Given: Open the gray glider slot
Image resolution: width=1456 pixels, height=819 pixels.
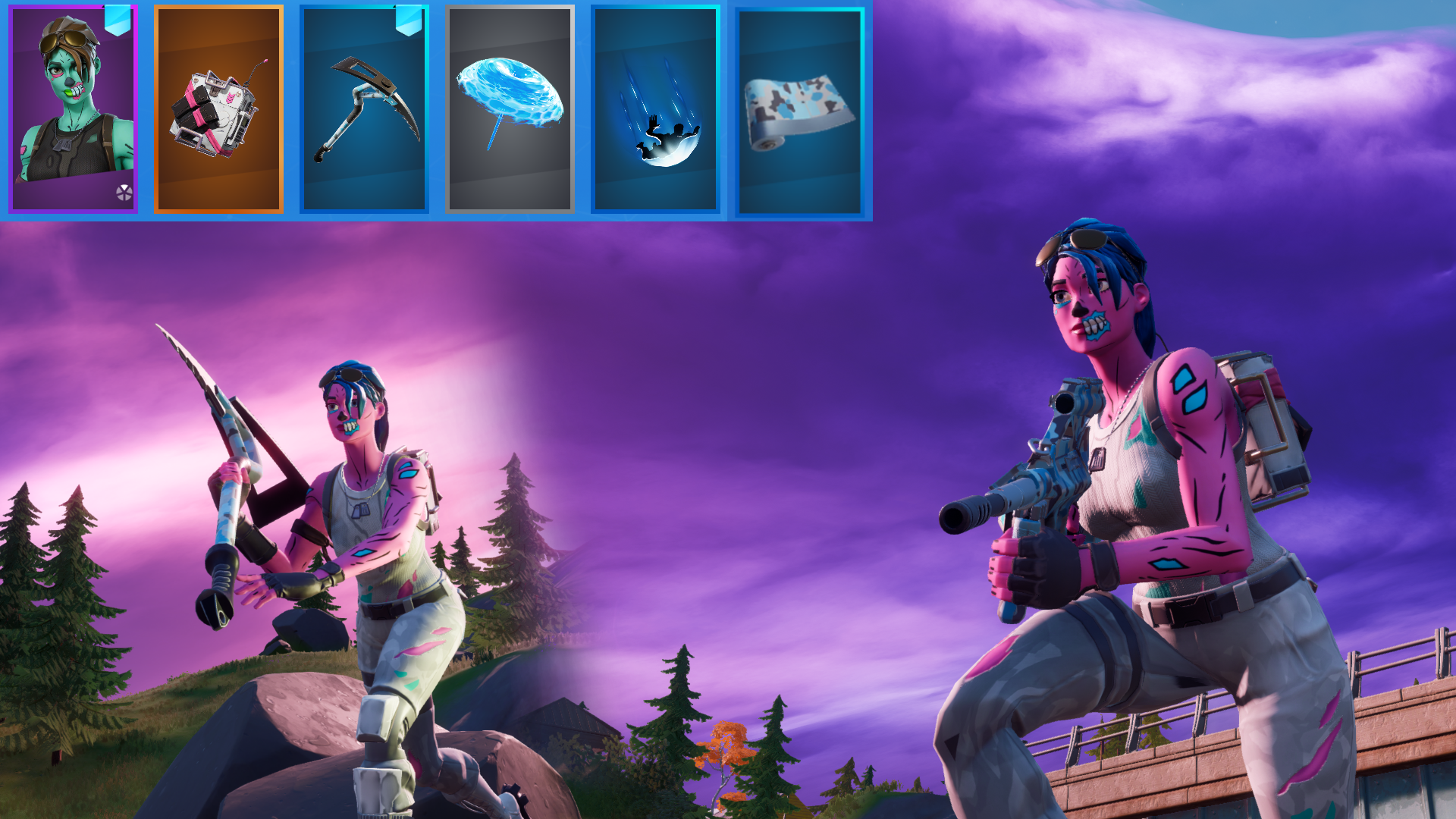Looking at the screenshot, I should click(509, 110).
